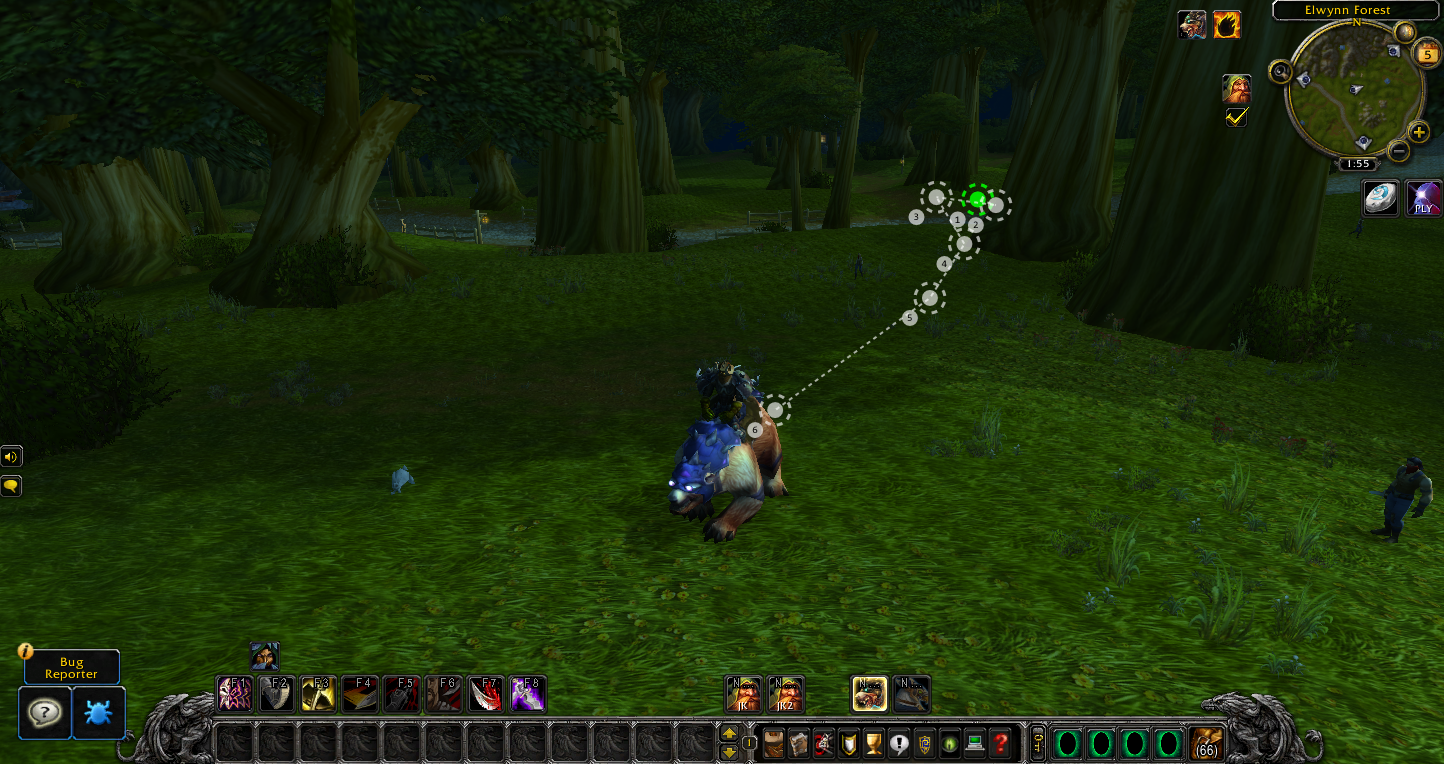Open the calendar showing day 5
1444x764 pixels.
click(1428, 55)
